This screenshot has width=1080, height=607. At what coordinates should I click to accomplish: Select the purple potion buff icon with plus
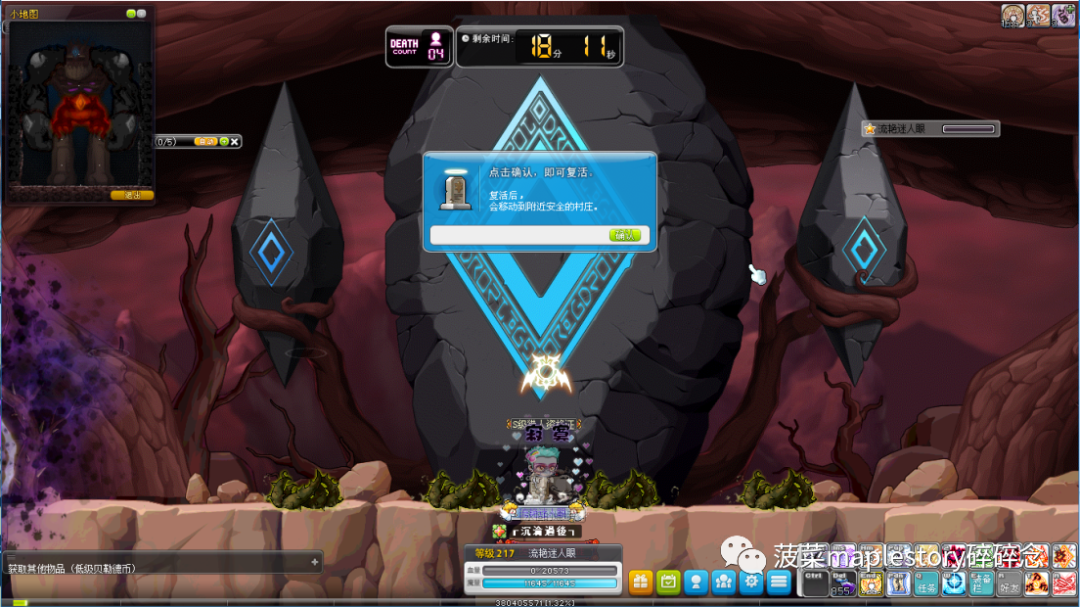pyautogui.click(x=1063, y=15)
